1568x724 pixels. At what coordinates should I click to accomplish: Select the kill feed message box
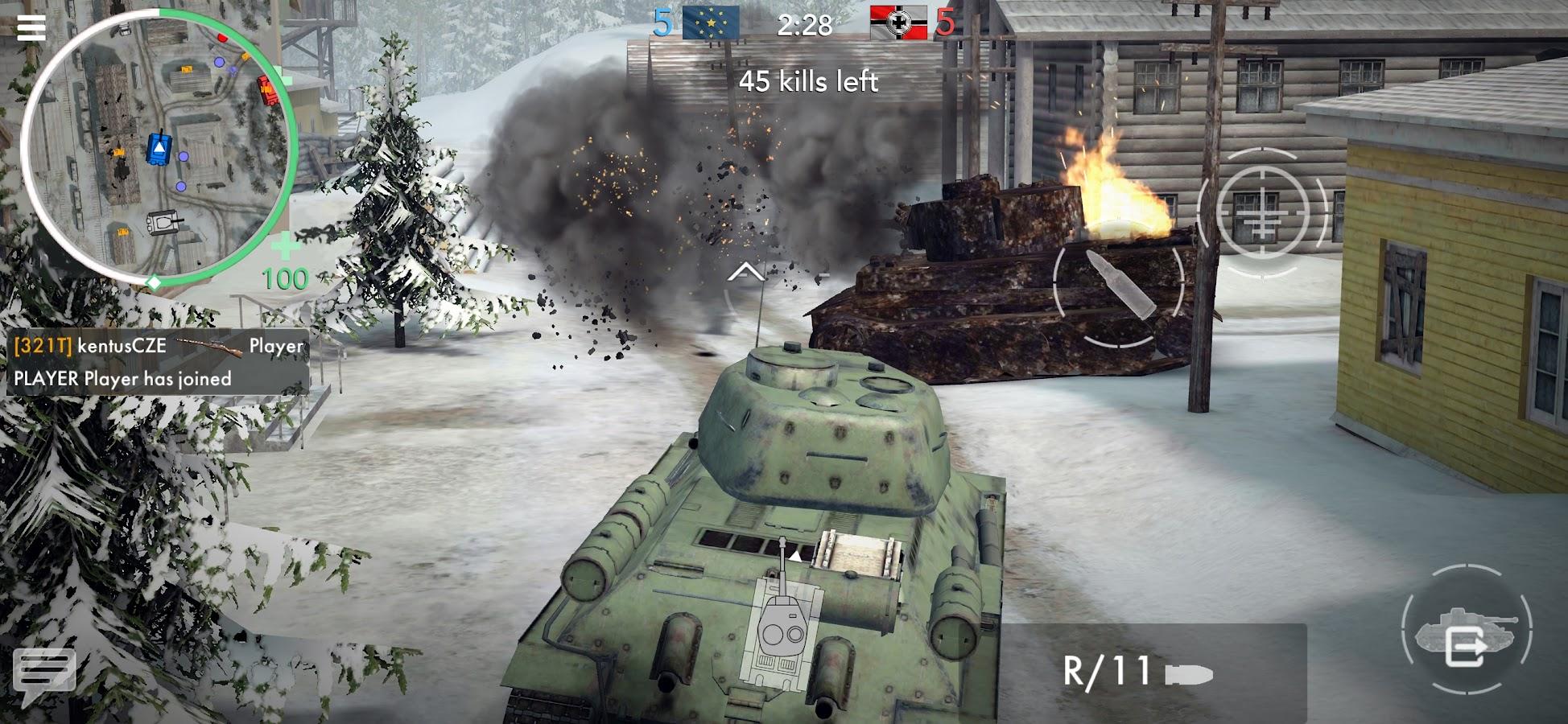coord(158,362)
